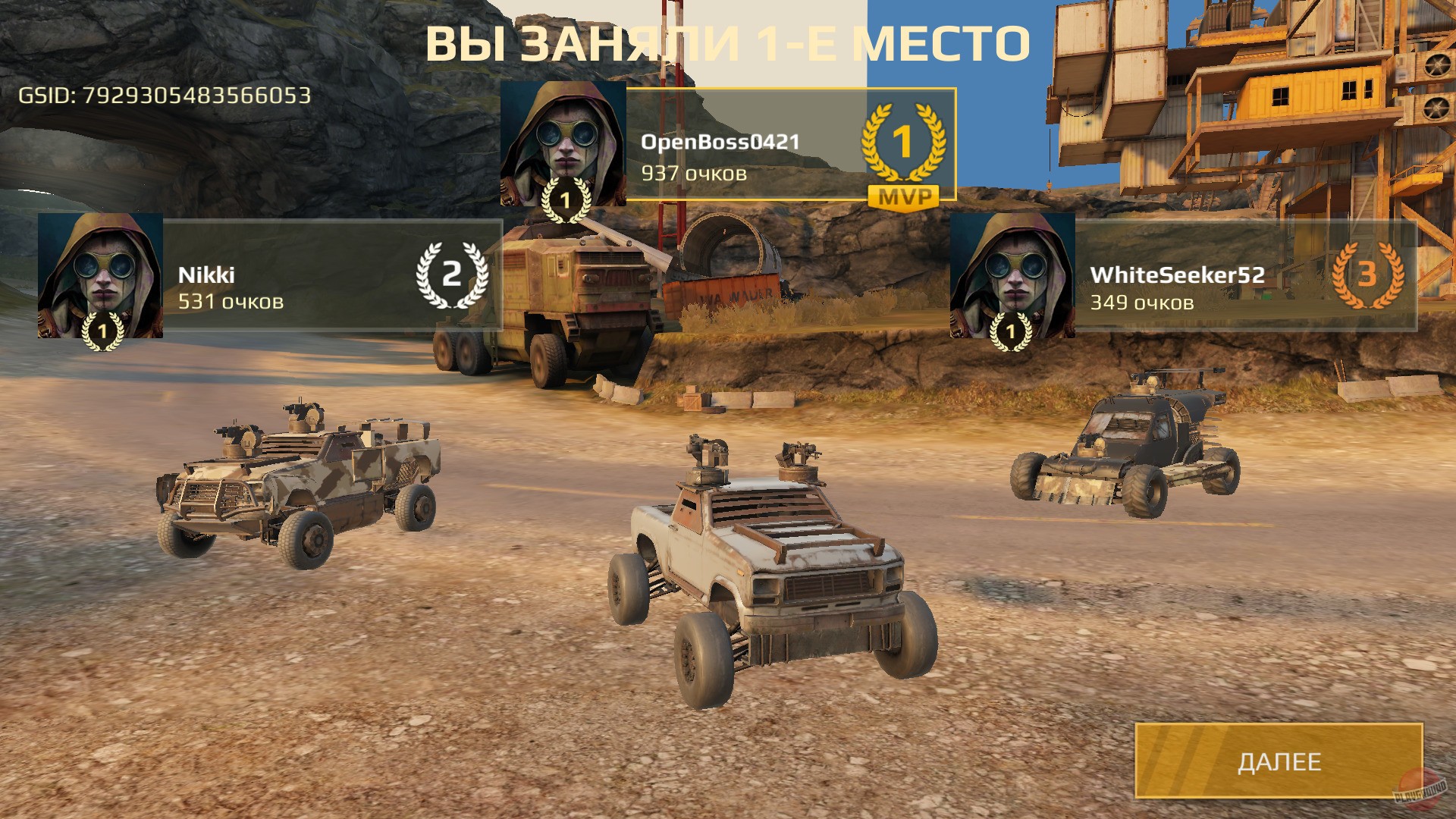Viewport: 1456px width, 819px height.
Task: Click the MVP badge under OpenBoss0421
Action: [x=903, y=196]
